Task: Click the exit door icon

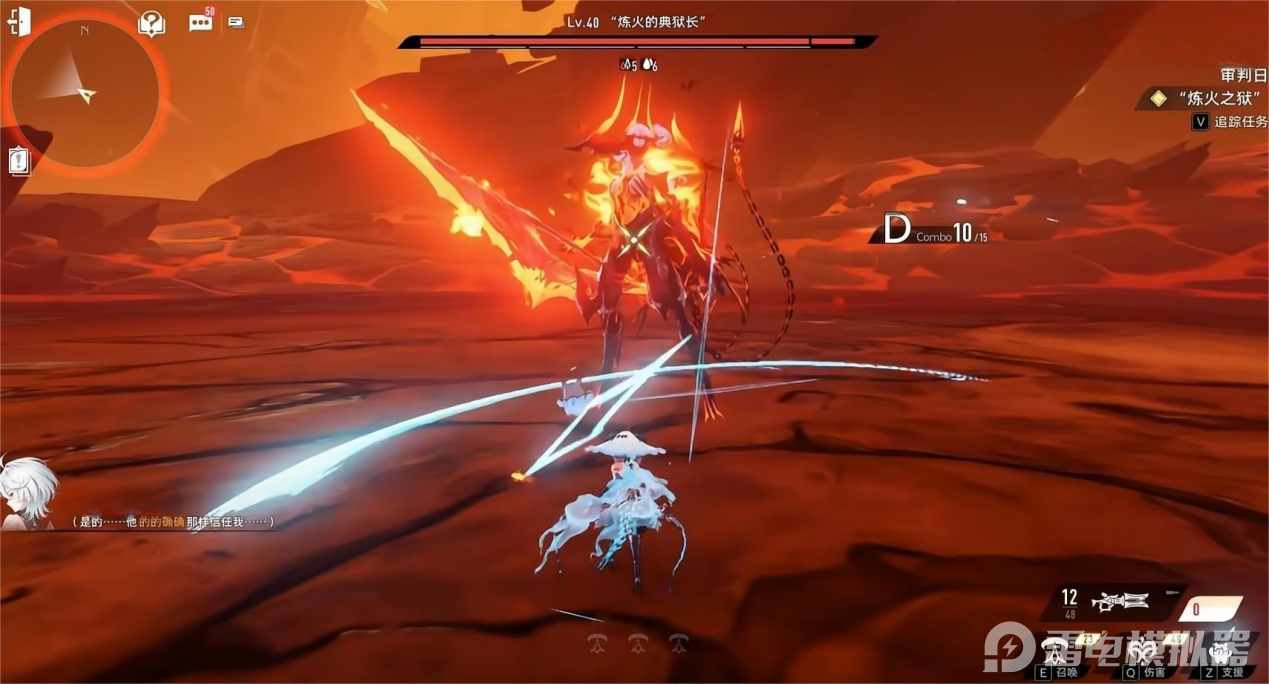Action: click(19, 22)
